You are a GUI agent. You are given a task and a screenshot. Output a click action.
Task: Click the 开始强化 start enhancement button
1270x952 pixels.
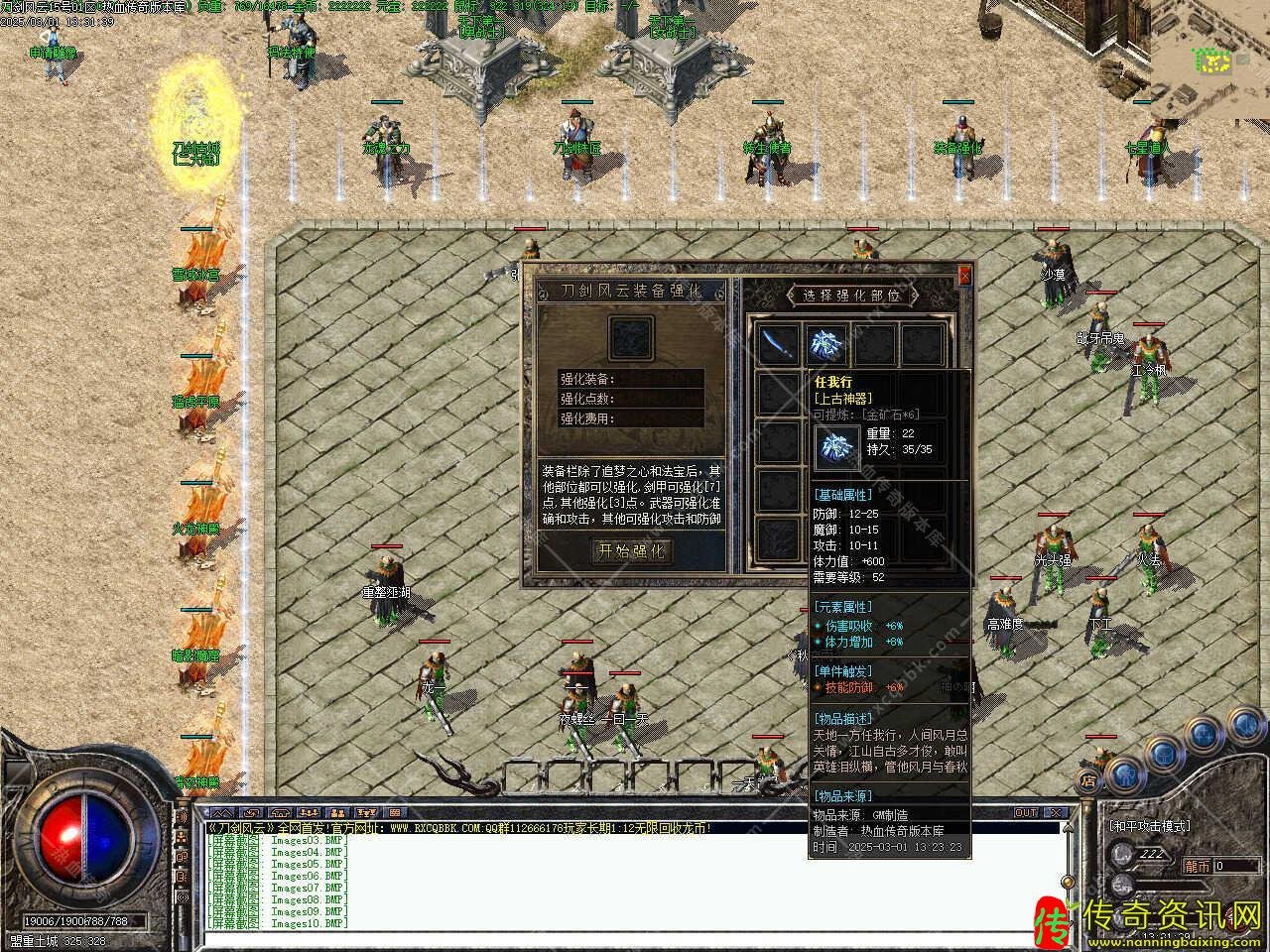pos(631,551)
